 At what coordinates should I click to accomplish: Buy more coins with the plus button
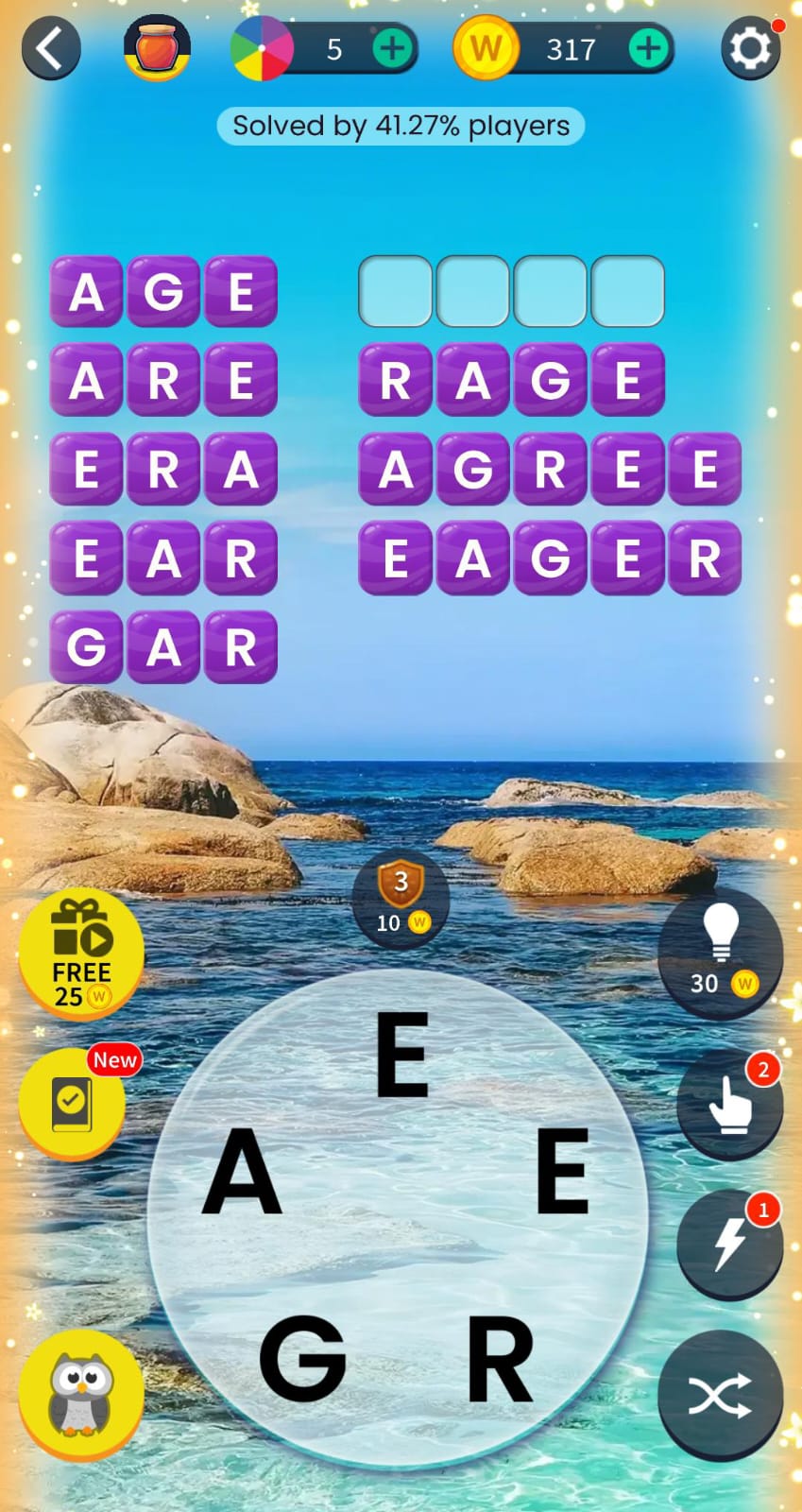tap(648, 48)
